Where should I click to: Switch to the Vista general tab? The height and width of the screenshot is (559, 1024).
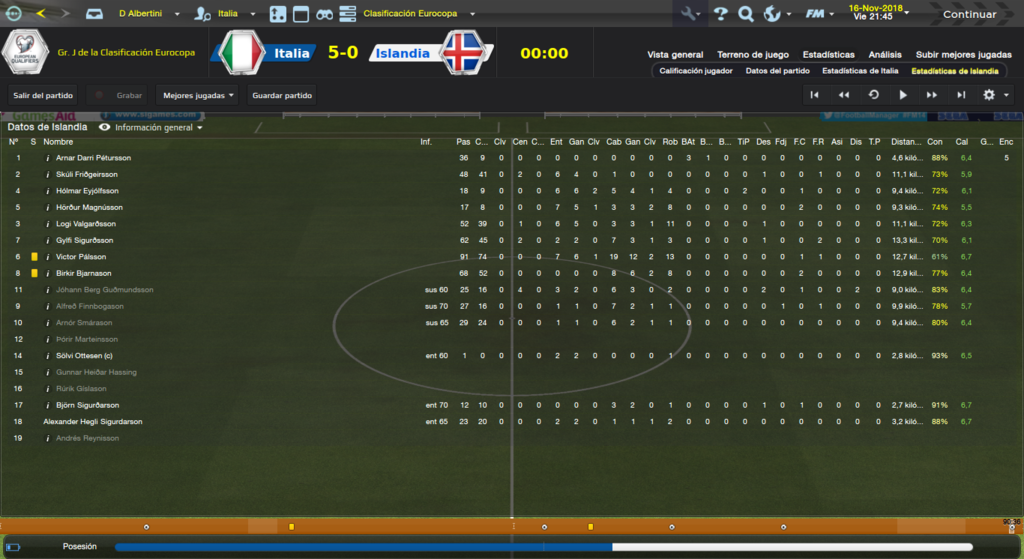[x=675, y=54]
